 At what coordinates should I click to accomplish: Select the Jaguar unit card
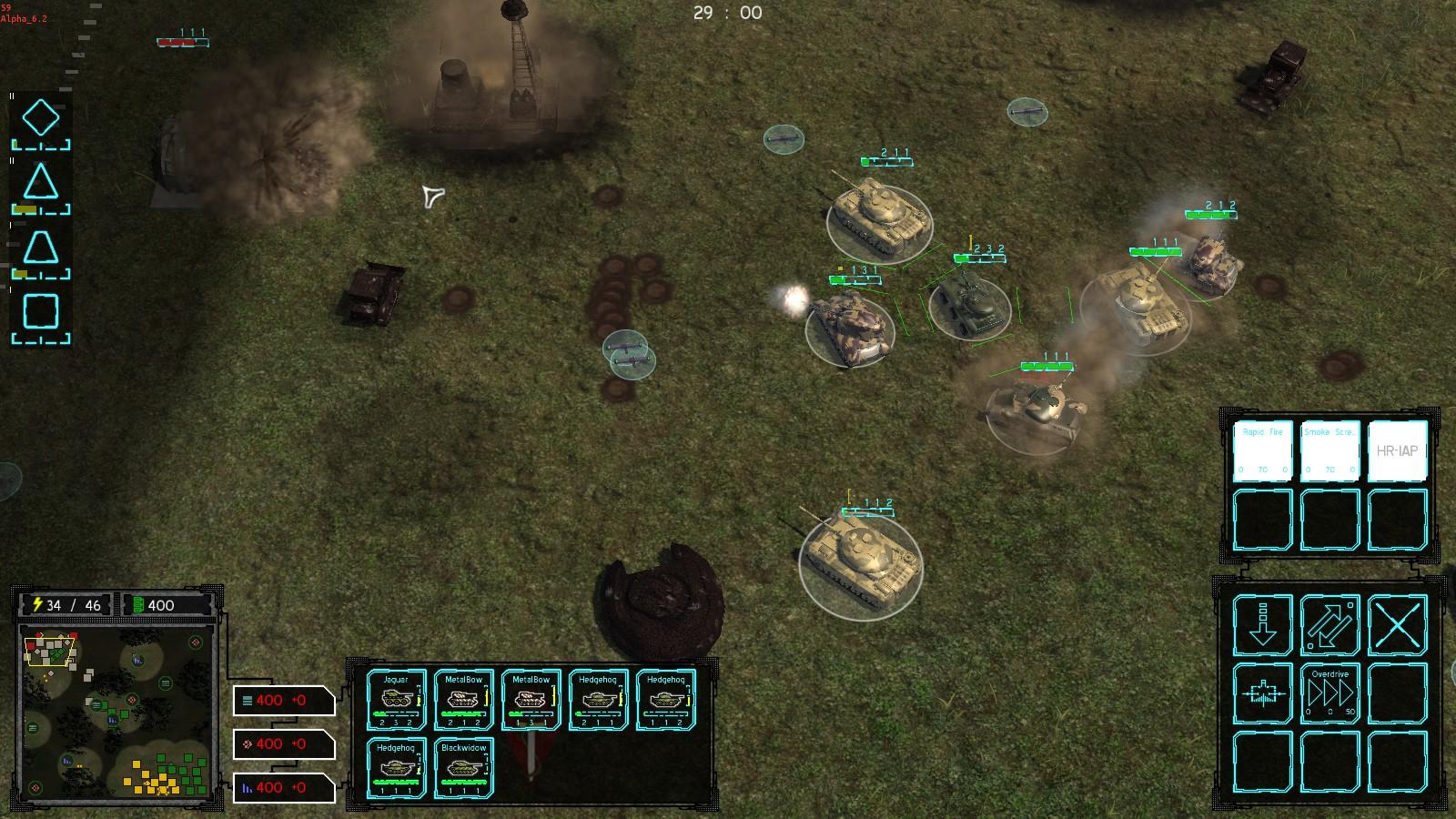tap(396, 699)
